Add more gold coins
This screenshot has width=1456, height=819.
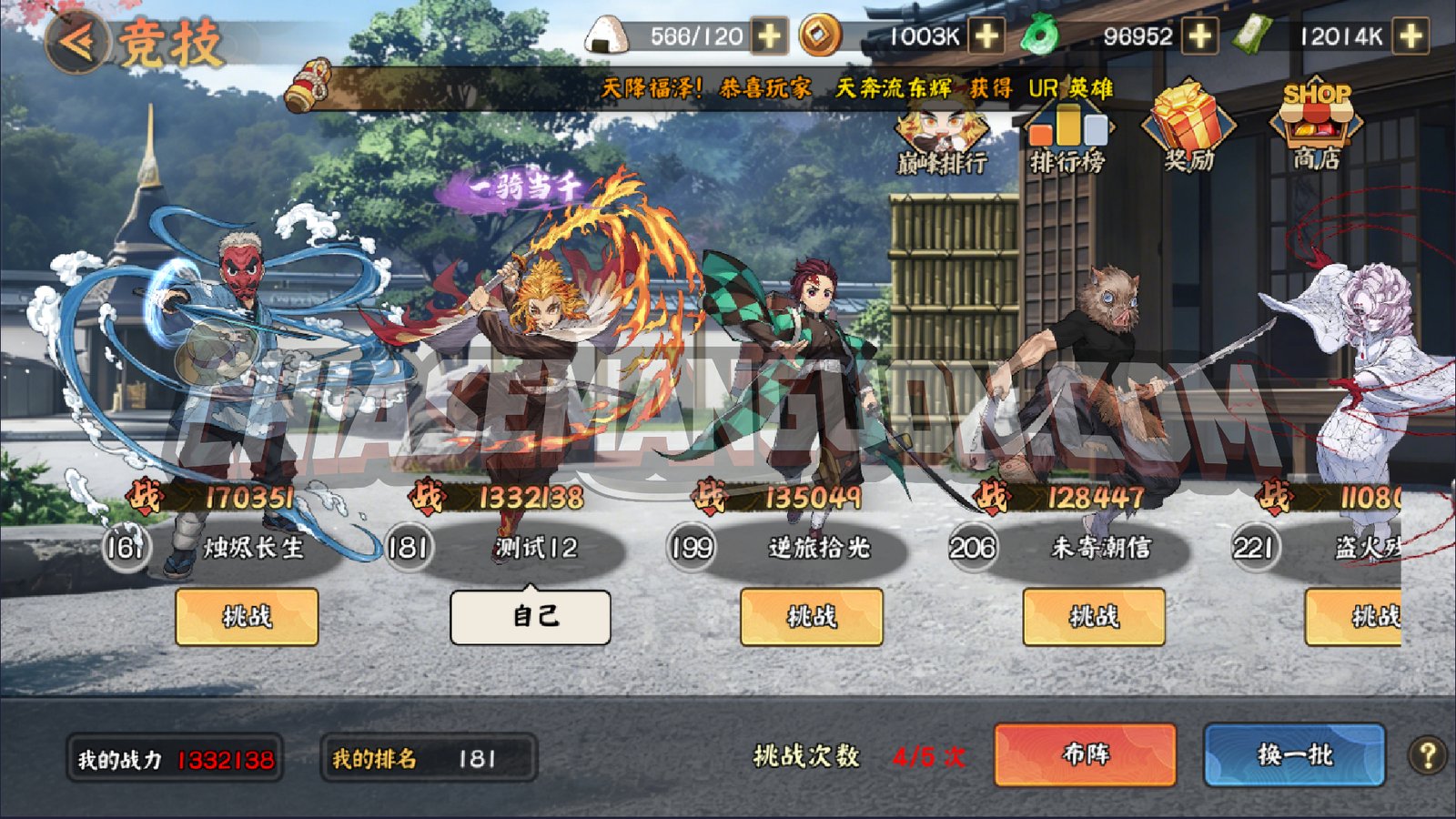986,37
